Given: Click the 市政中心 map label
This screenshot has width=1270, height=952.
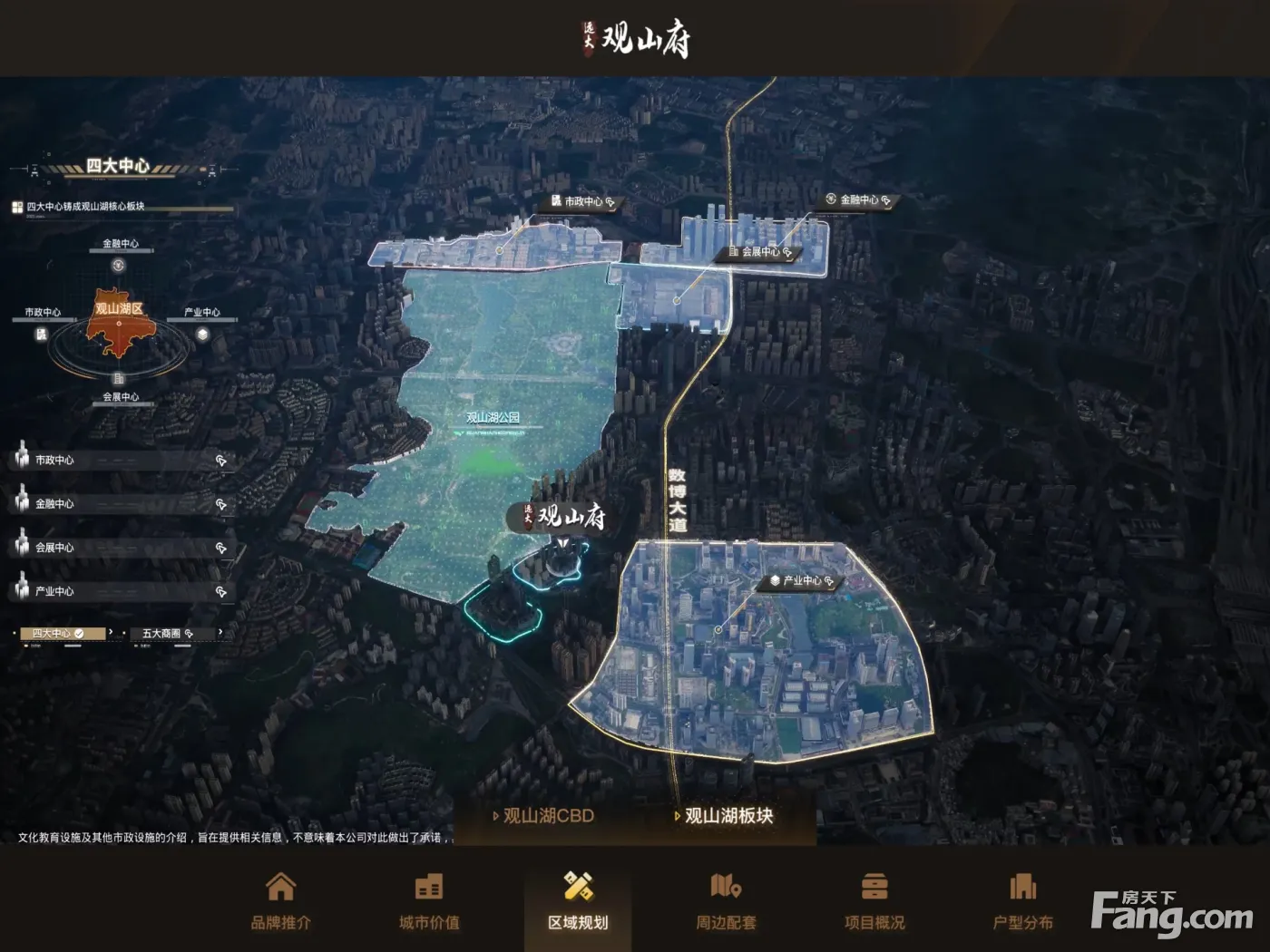Looking at the screenshot, I should pyautogui.click(x=584, y=201).
